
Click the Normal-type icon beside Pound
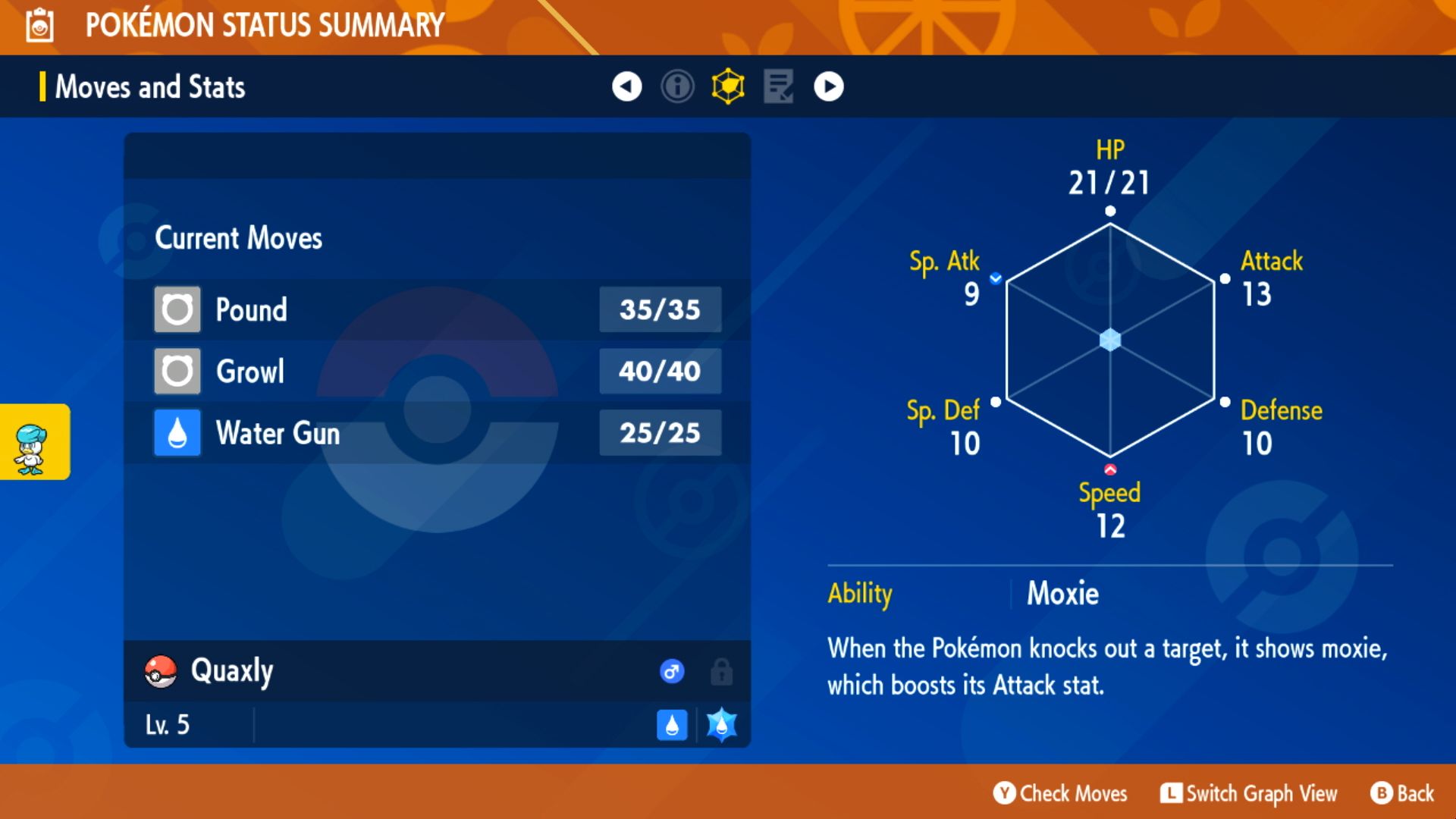(x=177, y=309)
